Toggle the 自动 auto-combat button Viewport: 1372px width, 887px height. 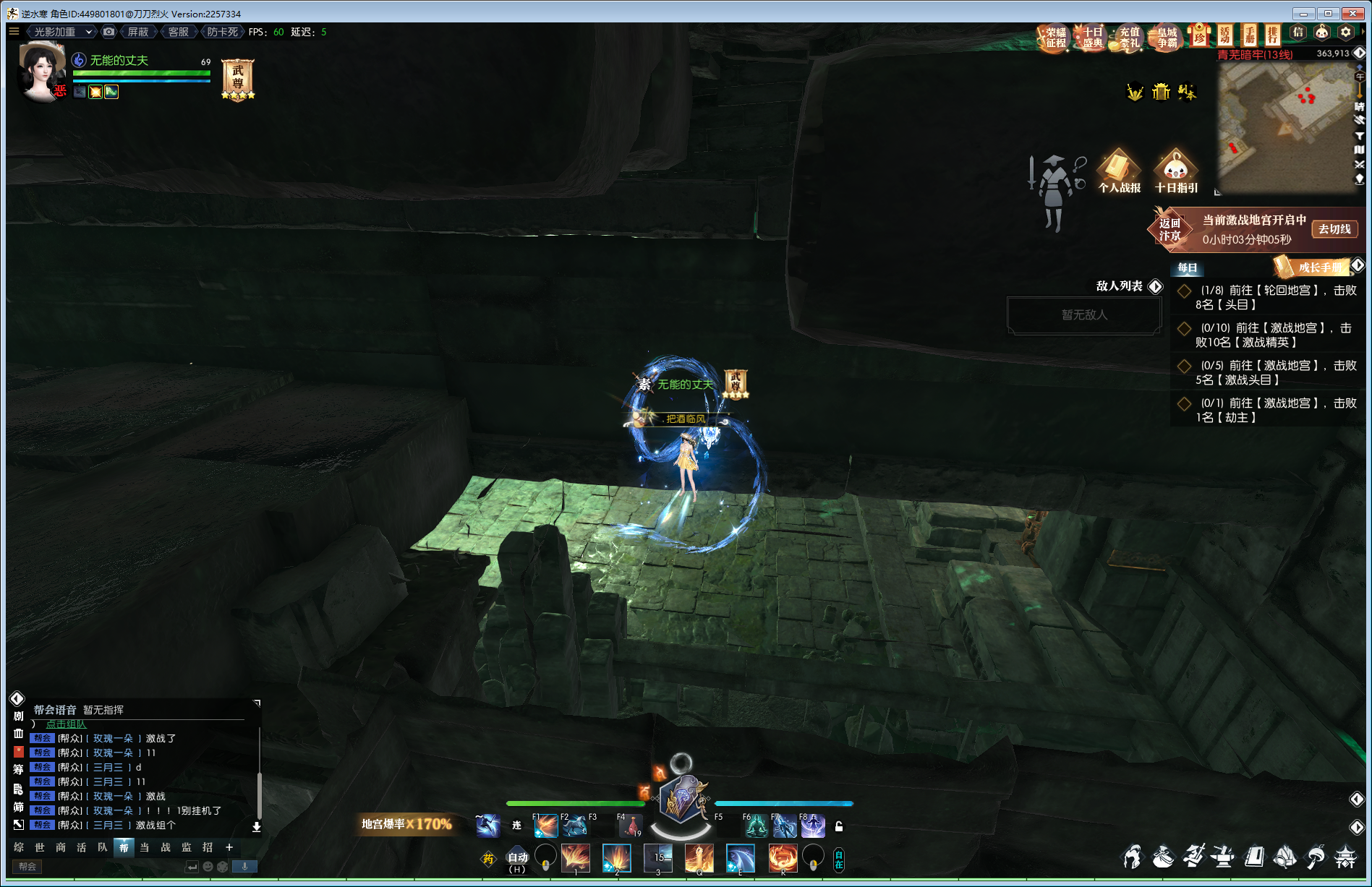tap(518, 858)
